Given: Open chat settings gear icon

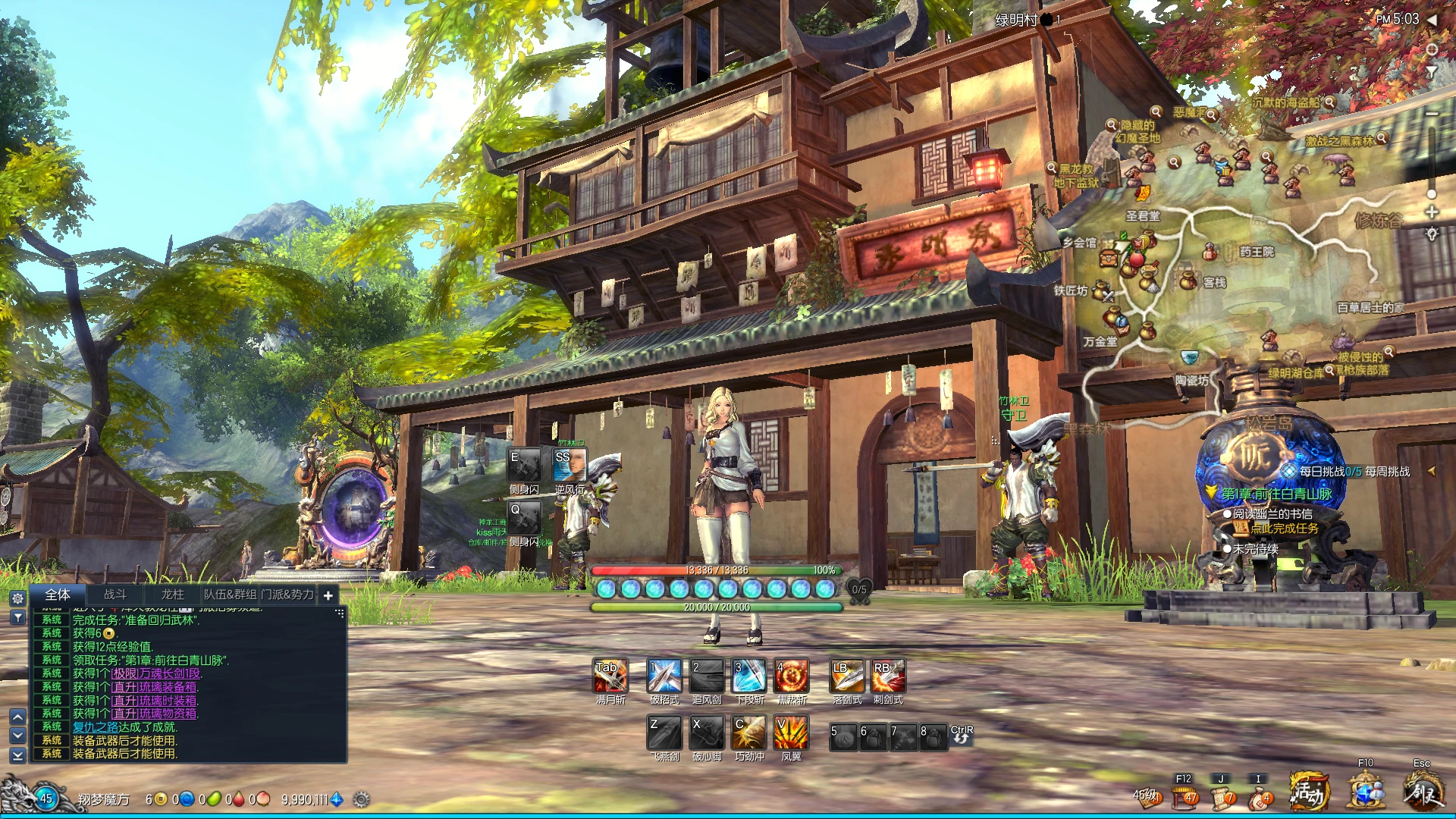Looking at the screenshot, I should click(x=18, y=598).
